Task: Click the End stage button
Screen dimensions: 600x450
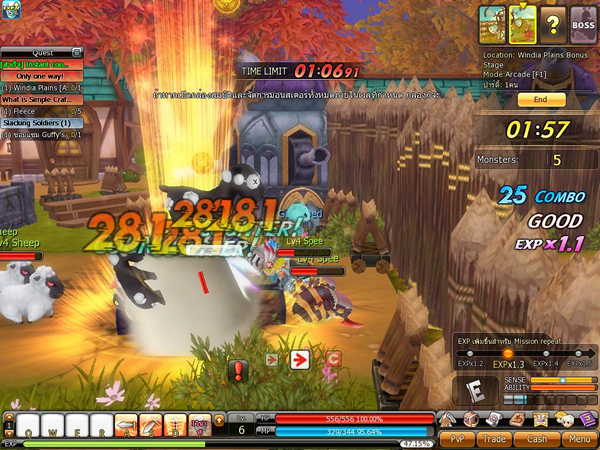Action: 541,100
